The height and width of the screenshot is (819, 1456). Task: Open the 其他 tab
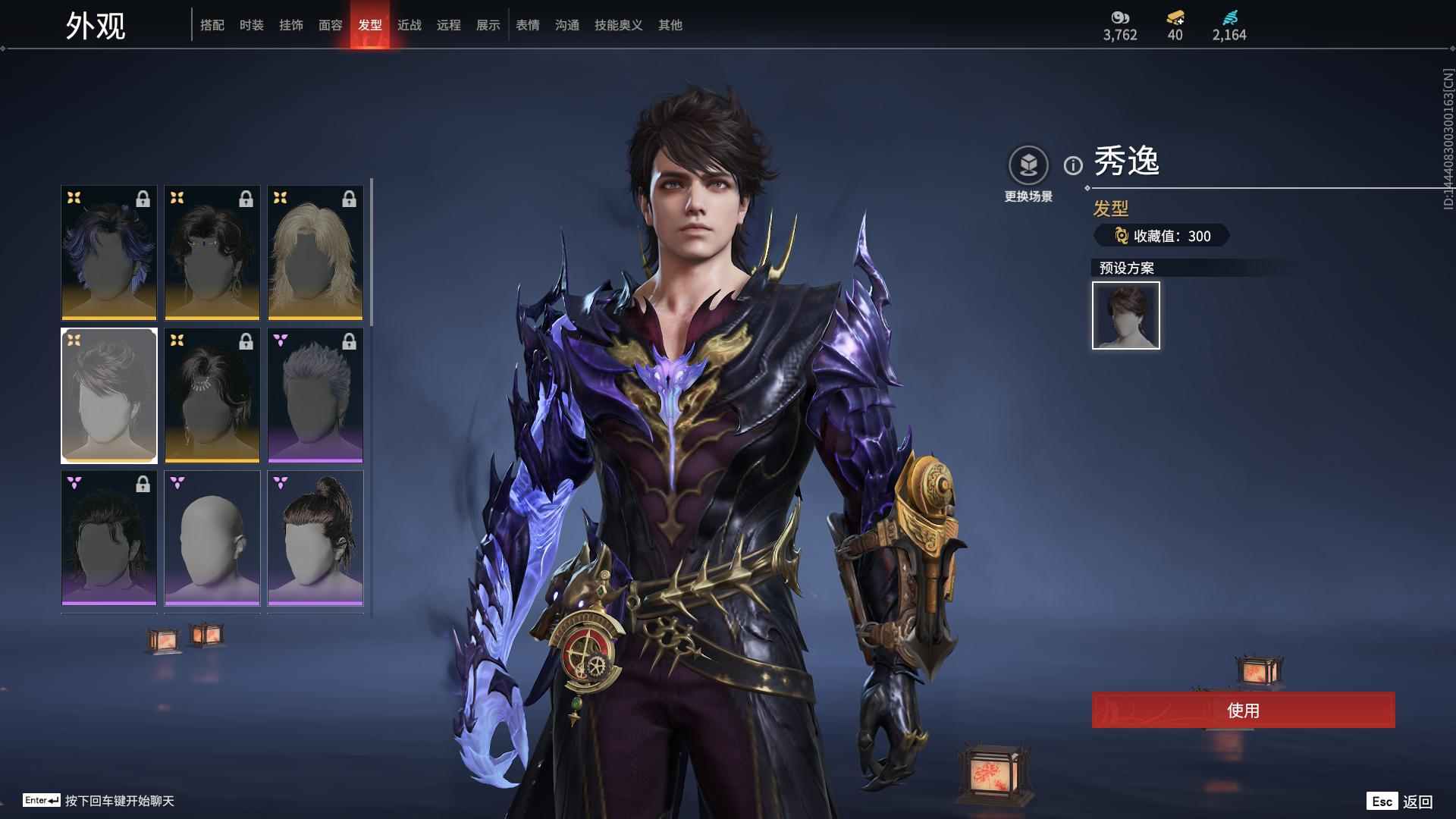pos(670,25)
